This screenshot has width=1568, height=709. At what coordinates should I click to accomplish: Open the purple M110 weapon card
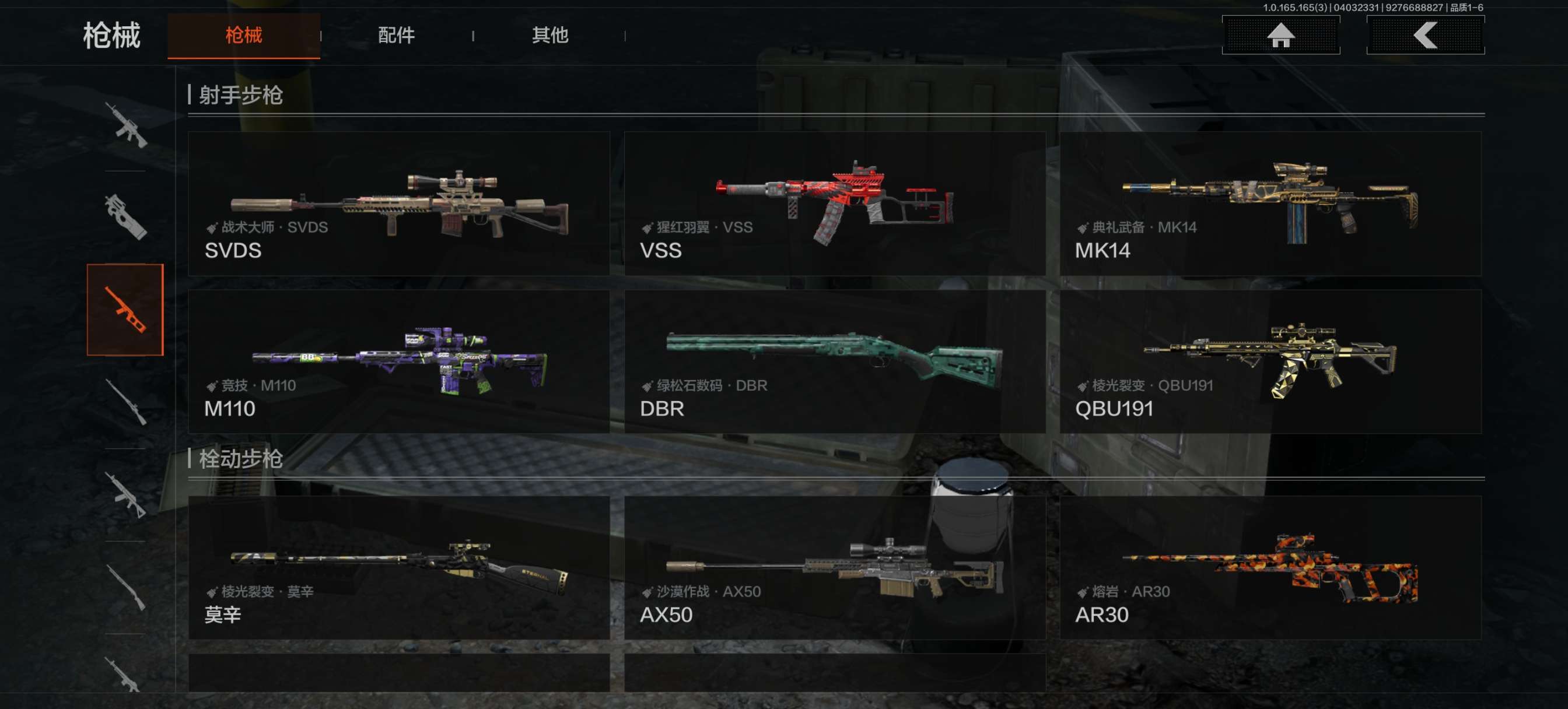coord(398,361)
